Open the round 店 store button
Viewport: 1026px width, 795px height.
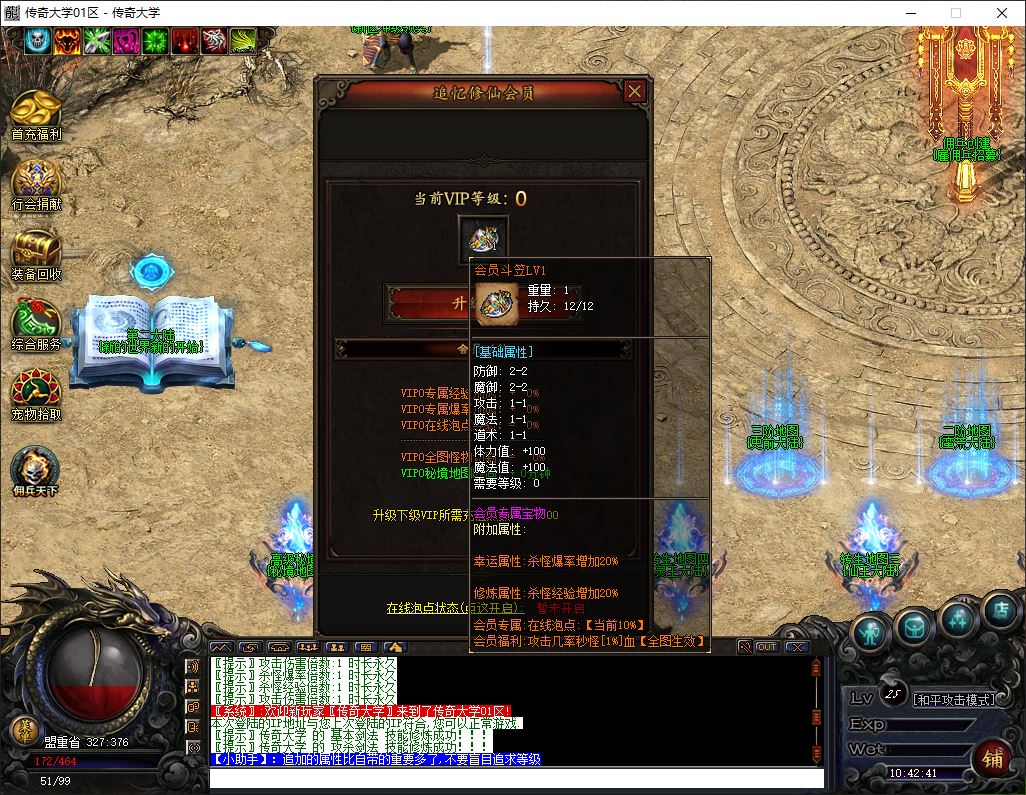click(999, 608)
